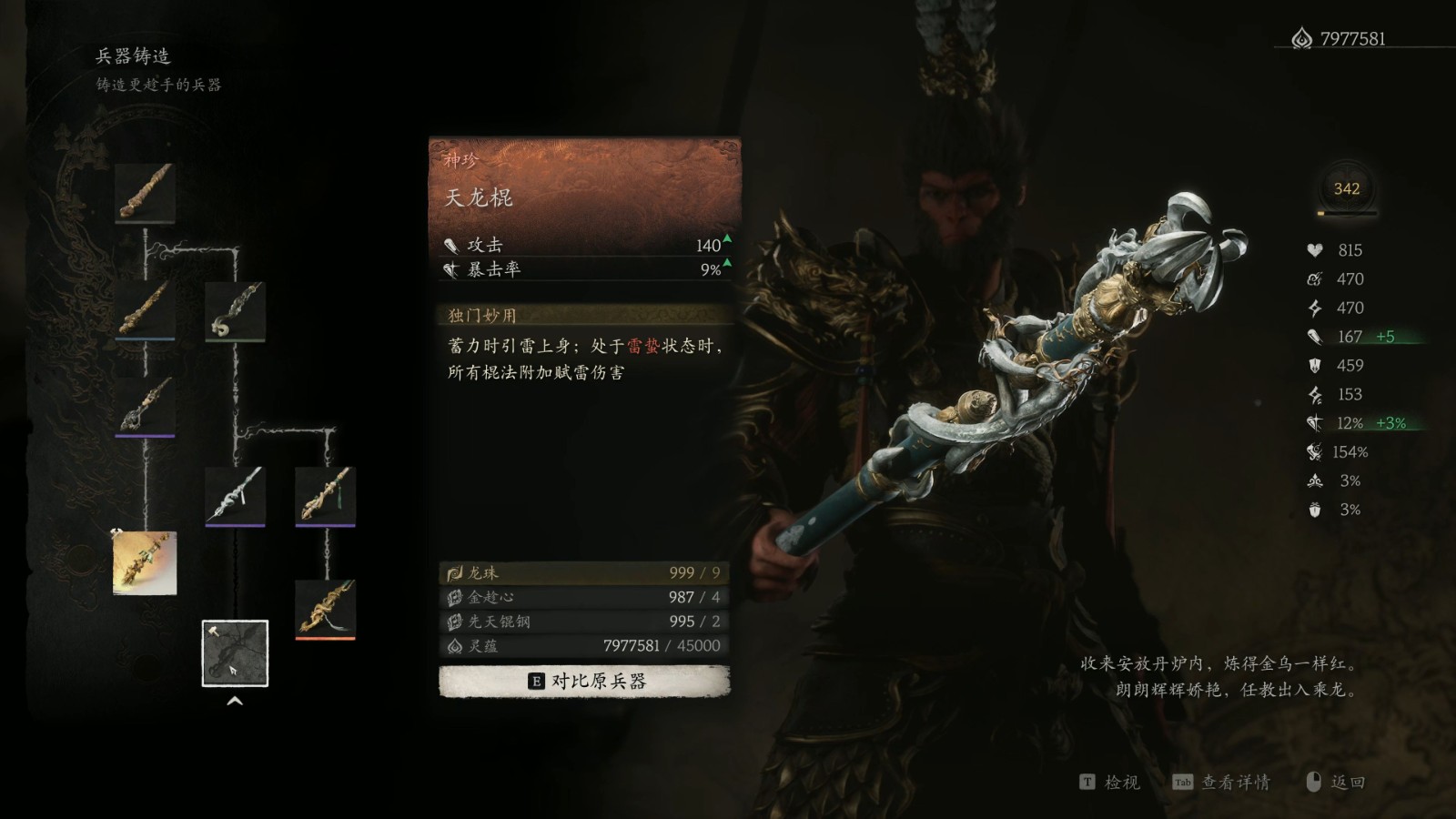Click the white-framed 天龙棍 weapon slot
The width and height of the screenshot is (1456, 819).
tap(235, 652)
